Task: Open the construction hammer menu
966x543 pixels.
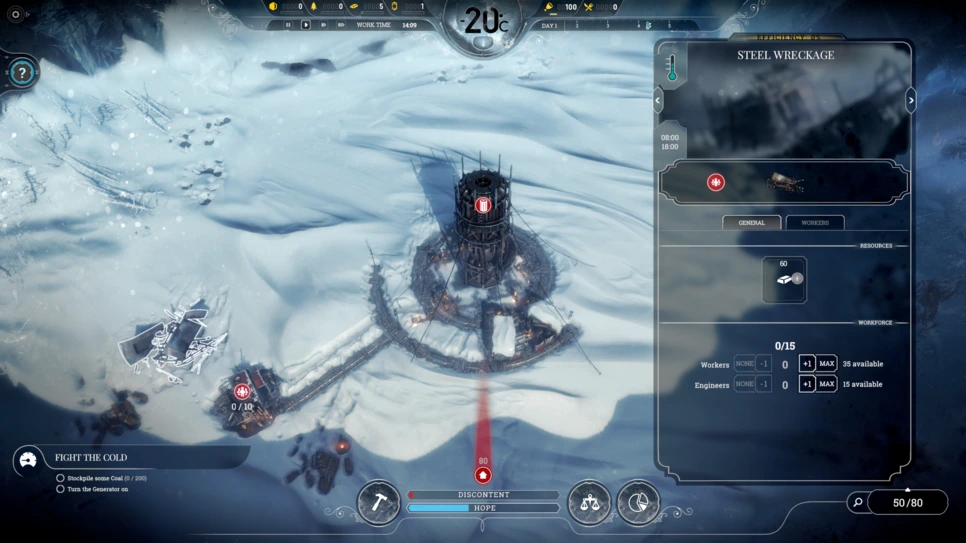Action: (x=379, y=501)
